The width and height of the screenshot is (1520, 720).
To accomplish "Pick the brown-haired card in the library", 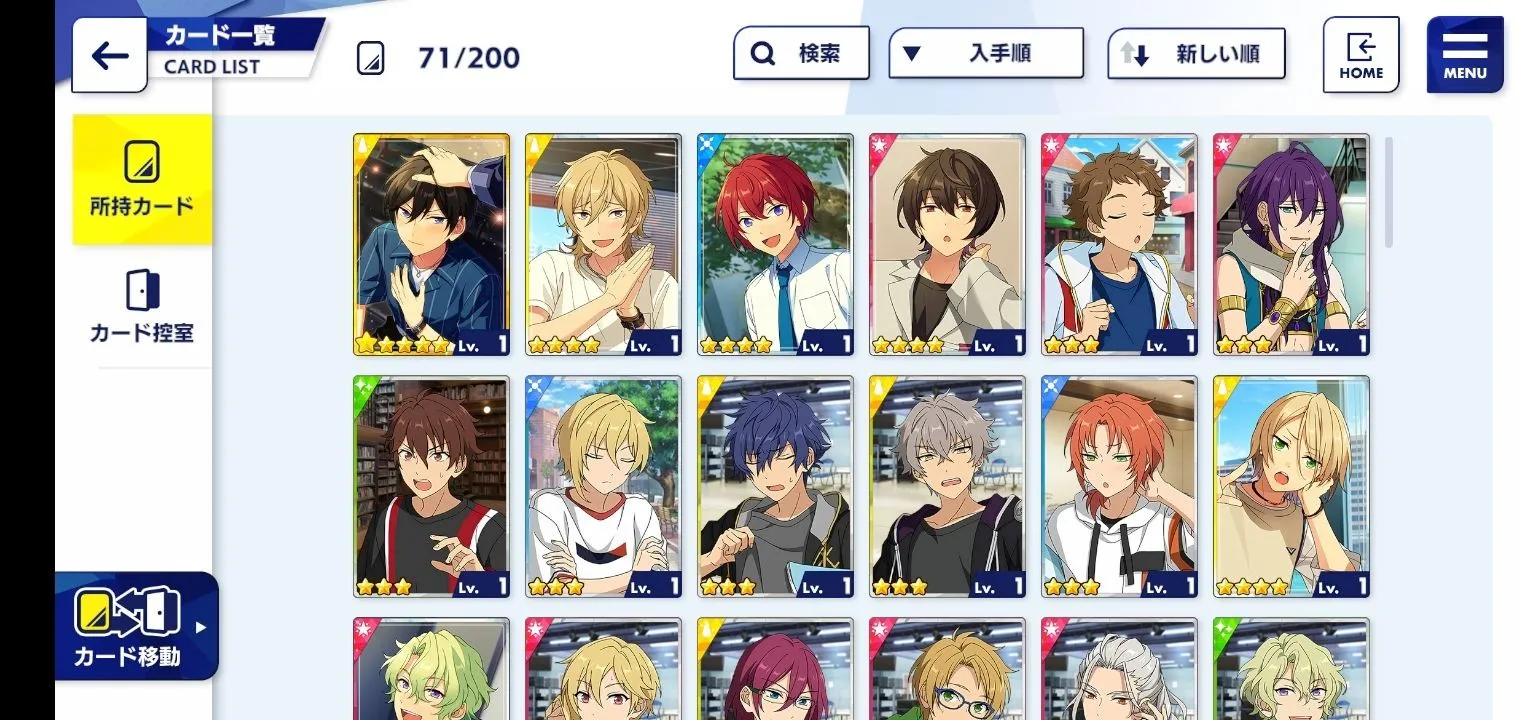I will [431, 487].
